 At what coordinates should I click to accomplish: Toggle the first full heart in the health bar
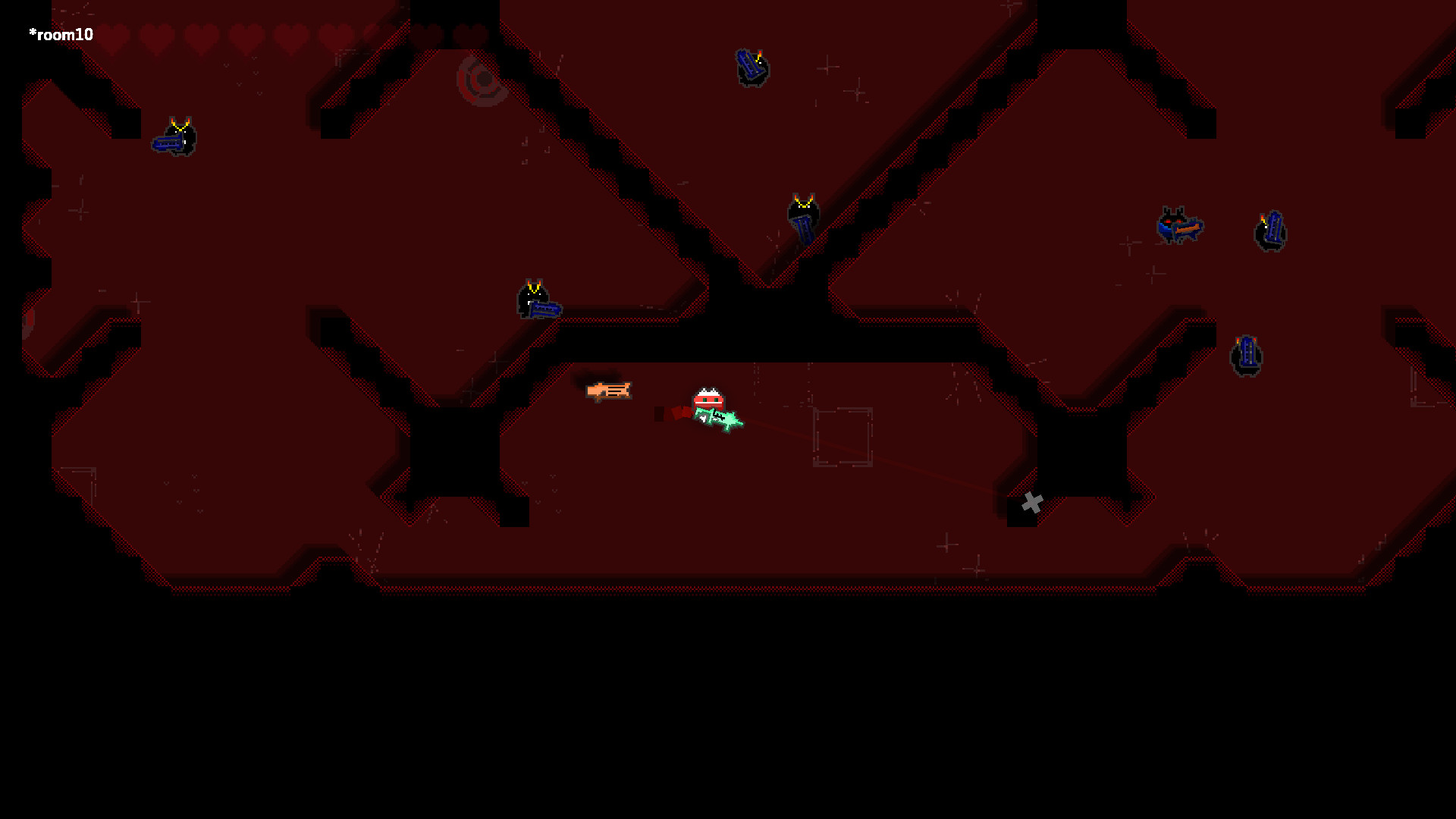coord(114,33)
